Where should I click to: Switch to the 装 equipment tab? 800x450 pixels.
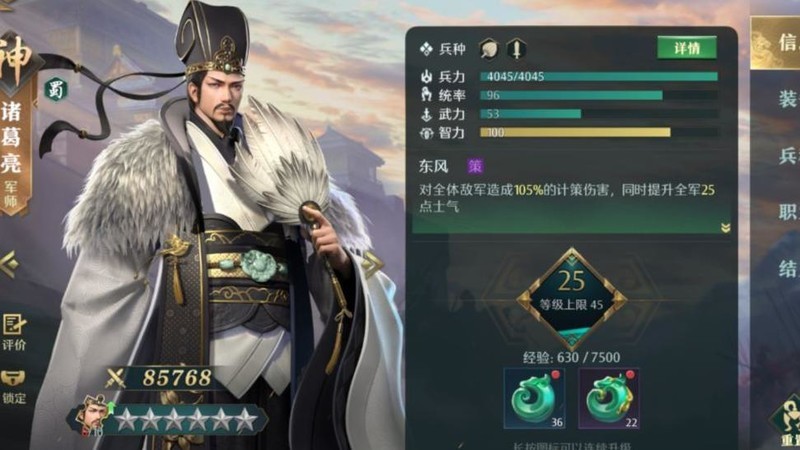(x=787, y=99)
